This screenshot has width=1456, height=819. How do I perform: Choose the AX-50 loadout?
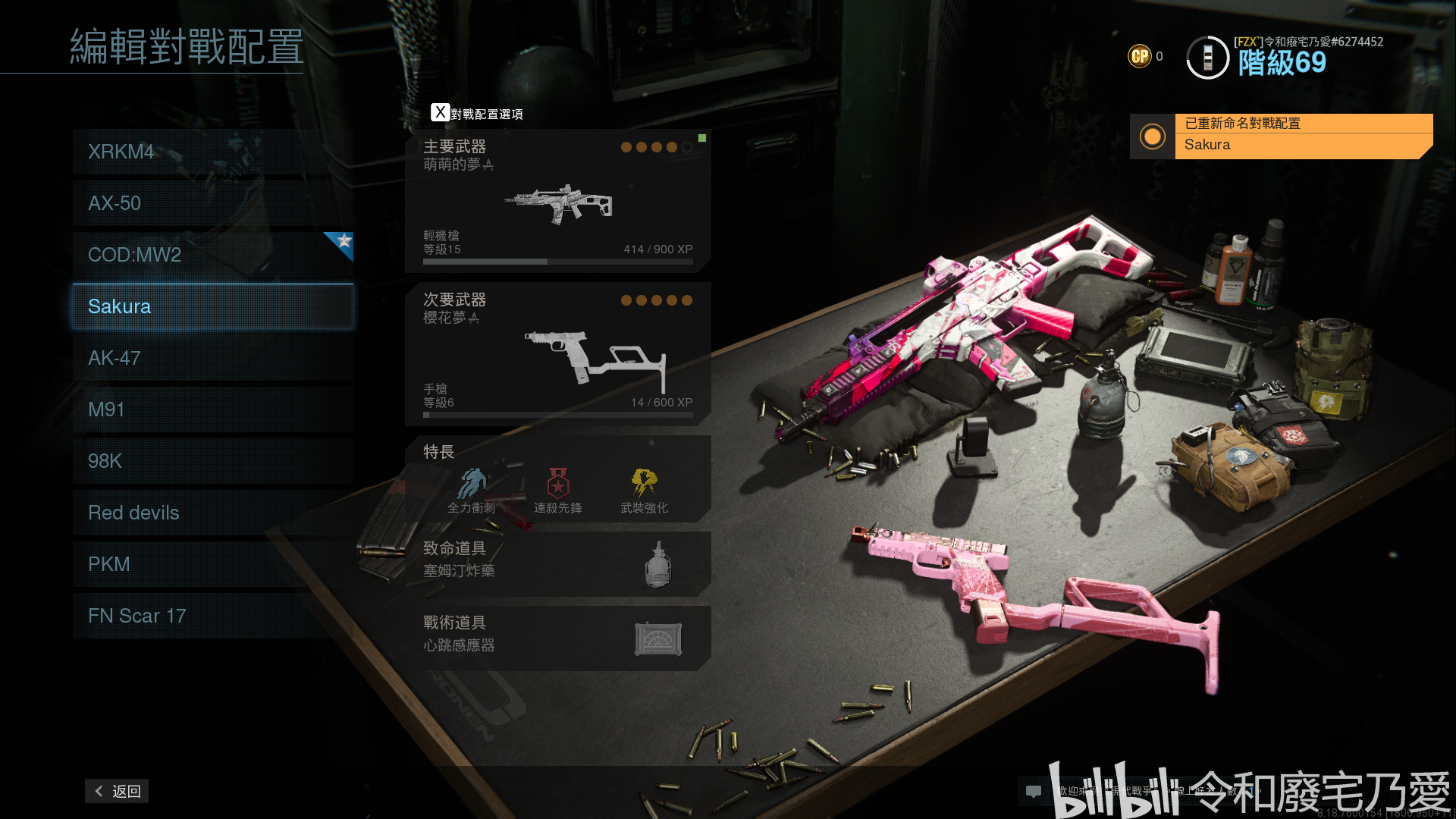tap(212, 203)
